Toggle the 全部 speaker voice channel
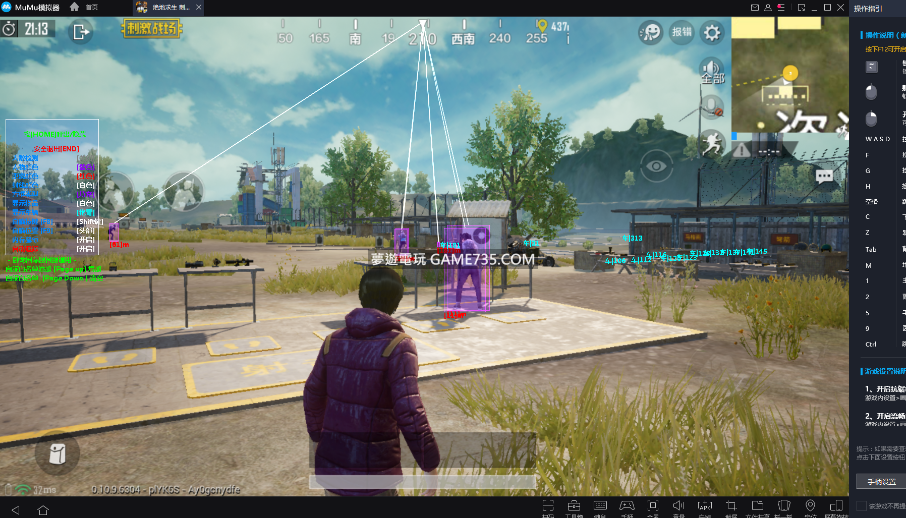The width and height of the screenshot is (906, 518). (x=712, y=71)
